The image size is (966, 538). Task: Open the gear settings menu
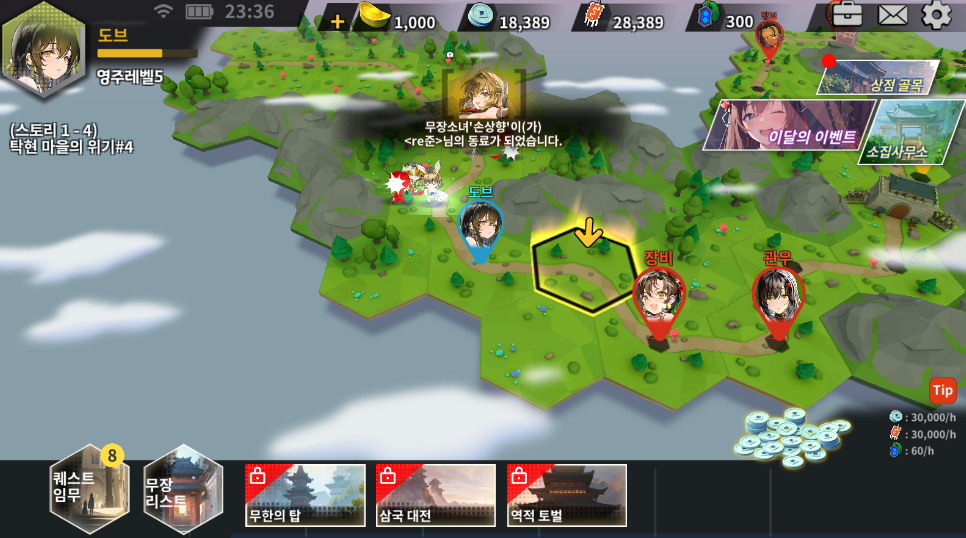937,15
